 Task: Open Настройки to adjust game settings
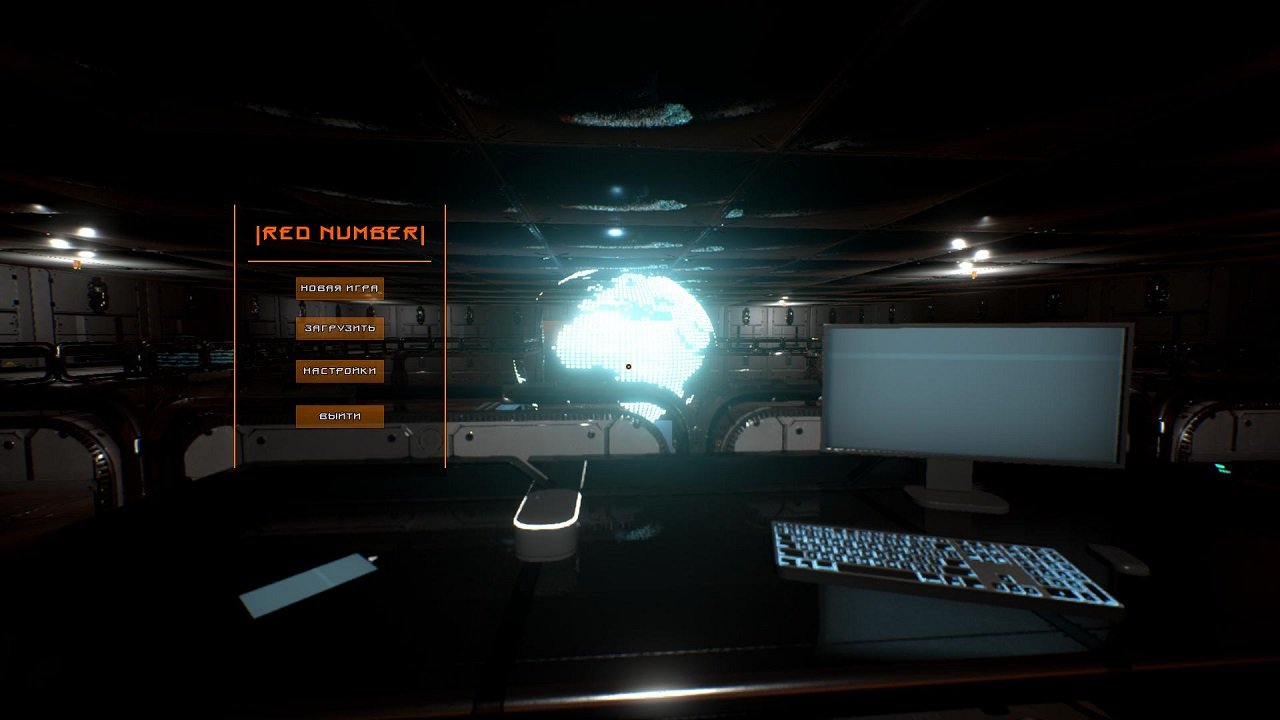(x=339, y=370)
